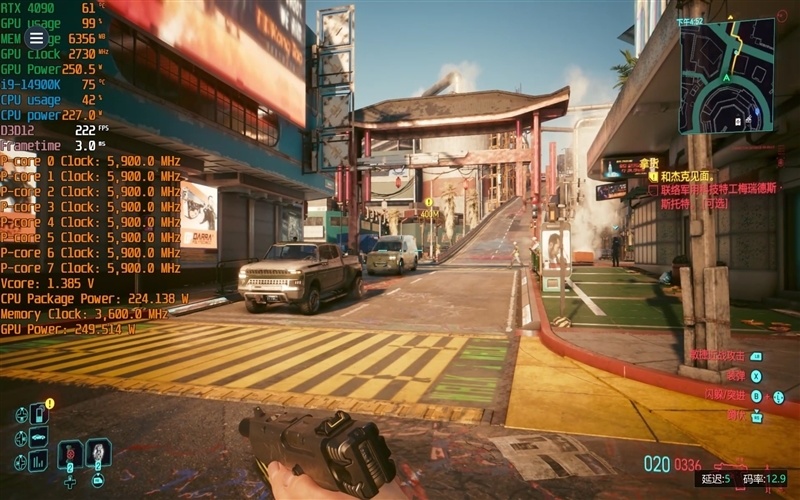This screenshot has height=500, width=800.
Task: Open the hamburger menu overlay button
Action: pos(36,38)
